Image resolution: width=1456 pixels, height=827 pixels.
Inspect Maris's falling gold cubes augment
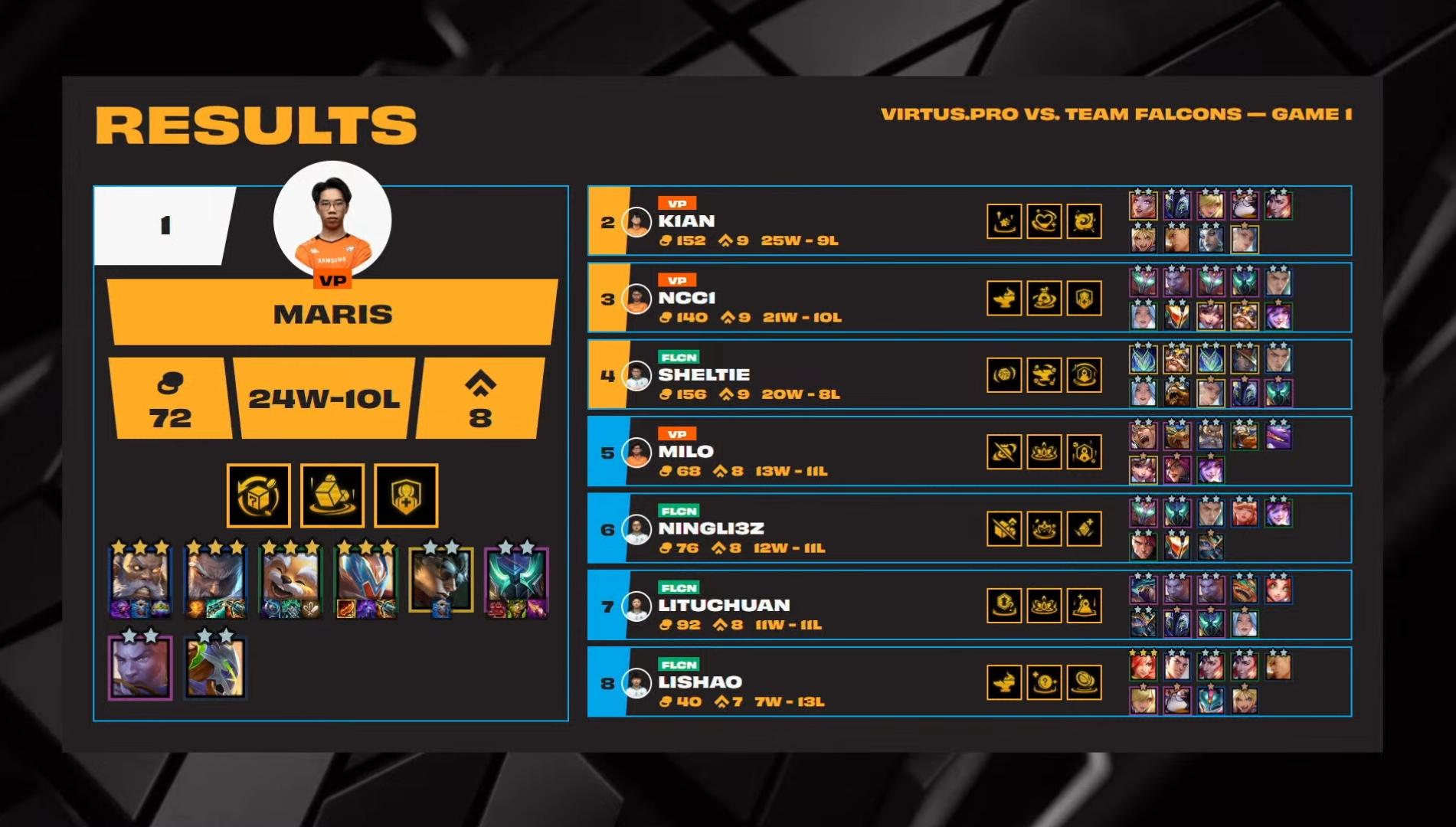pos(332,495)
